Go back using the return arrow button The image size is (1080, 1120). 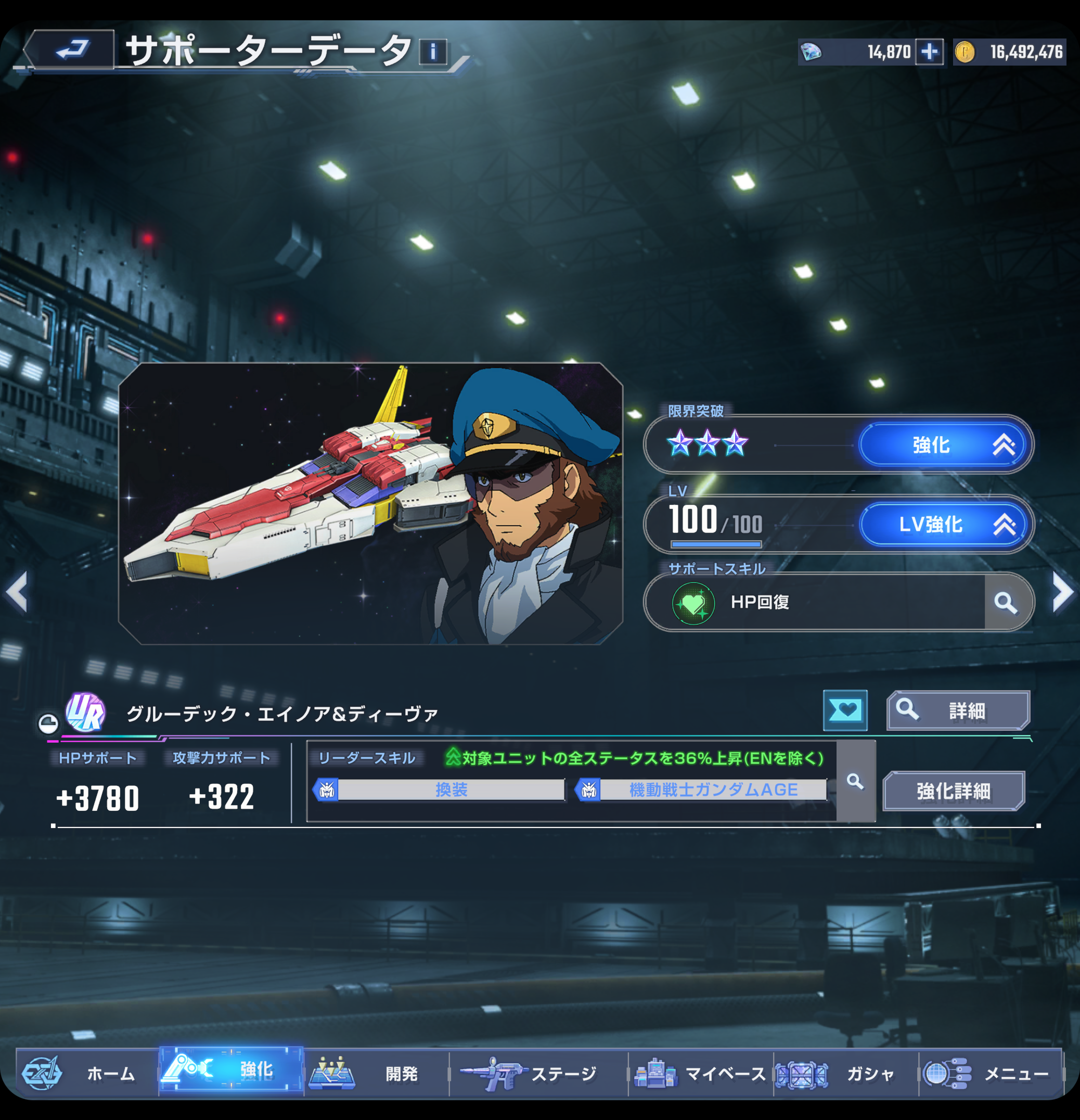tap(71, 50)
